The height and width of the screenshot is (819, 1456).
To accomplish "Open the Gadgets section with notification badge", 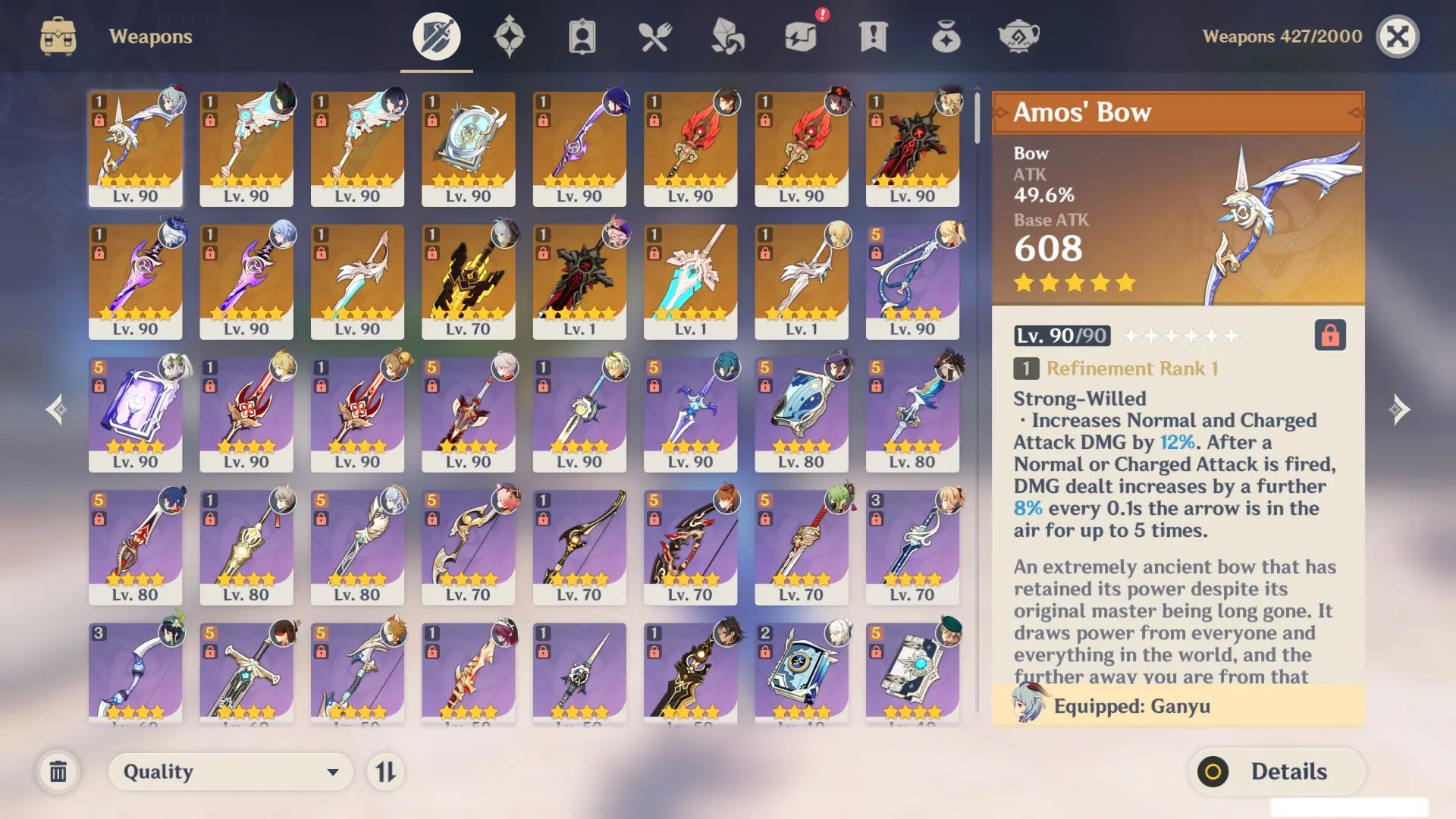I will click(x=800, y=35).
